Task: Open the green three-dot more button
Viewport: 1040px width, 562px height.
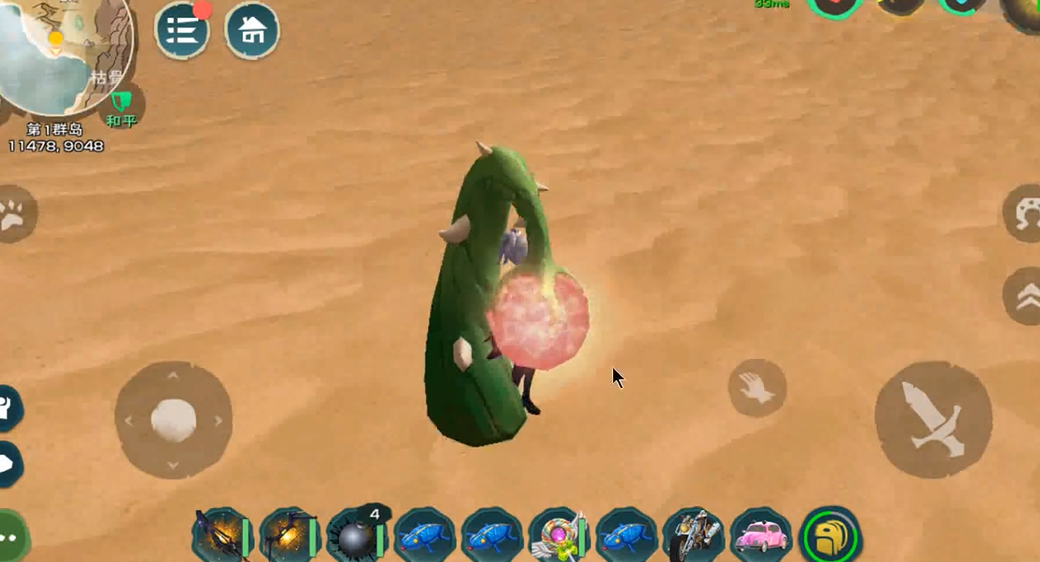Action: (10, 535)
